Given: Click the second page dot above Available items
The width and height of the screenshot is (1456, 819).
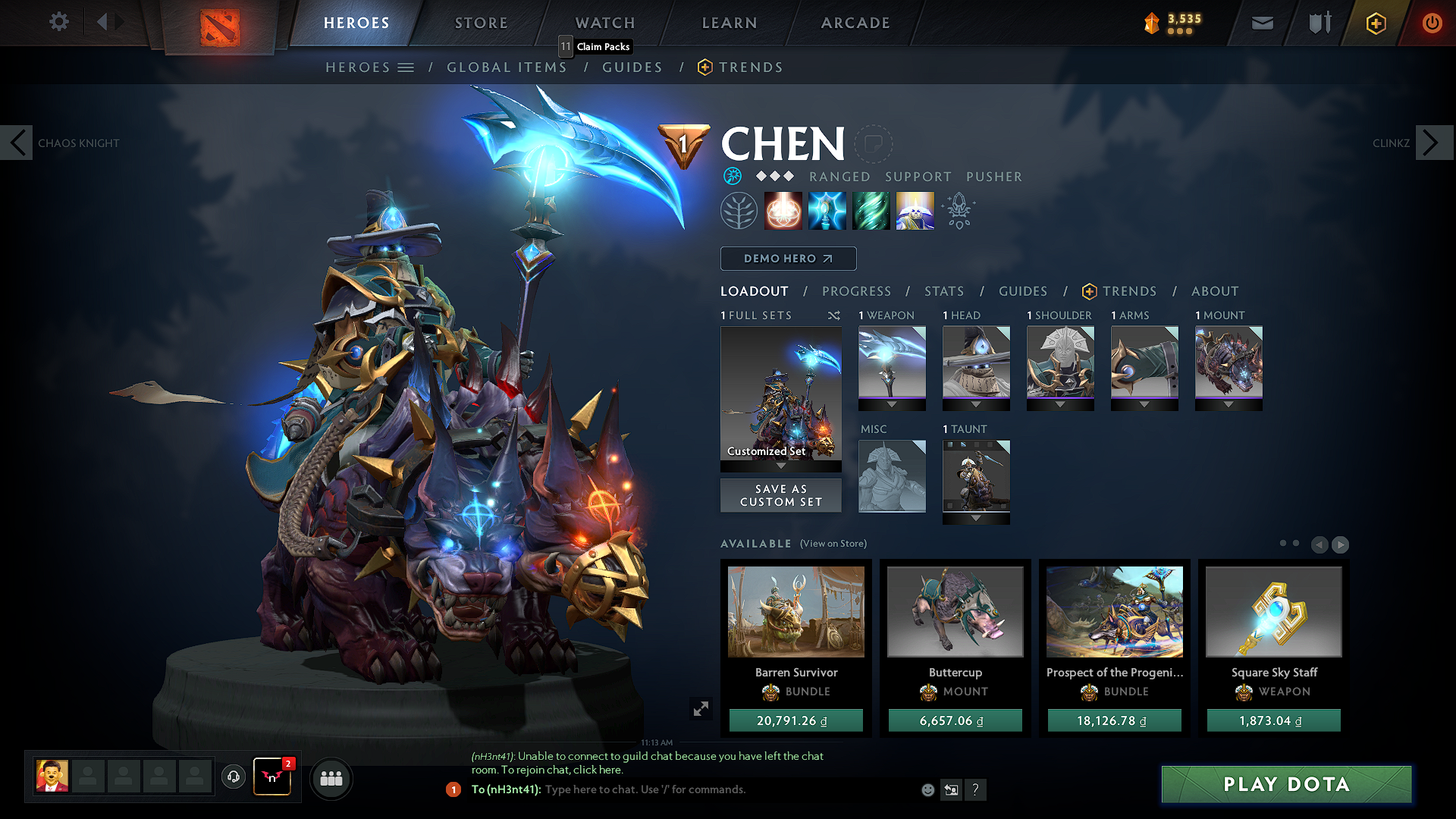Looking at the screenshot, I should click(x=1294, y=544).
